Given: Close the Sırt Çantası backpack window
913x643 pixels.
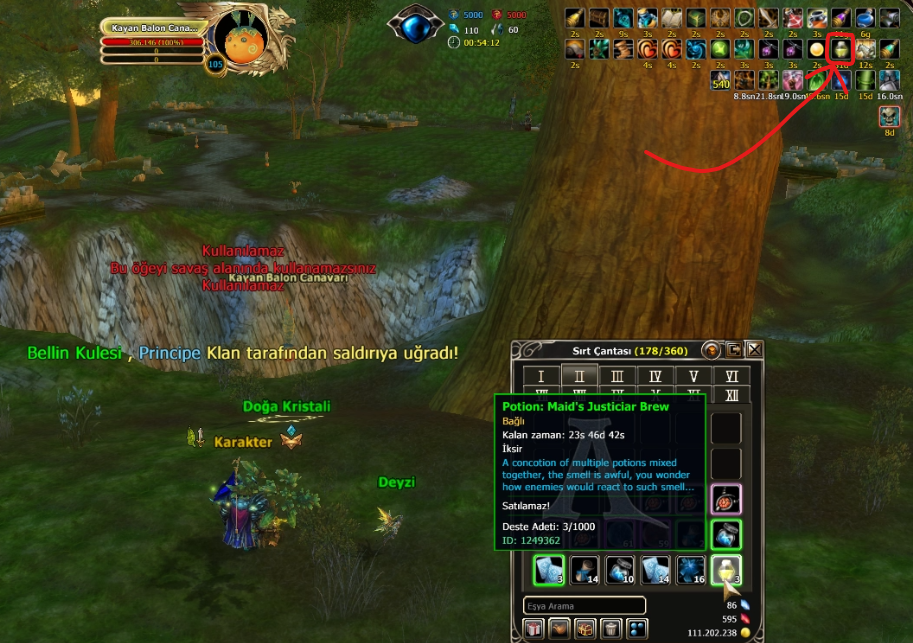Looking at the screenshot, I should [754, 350].
